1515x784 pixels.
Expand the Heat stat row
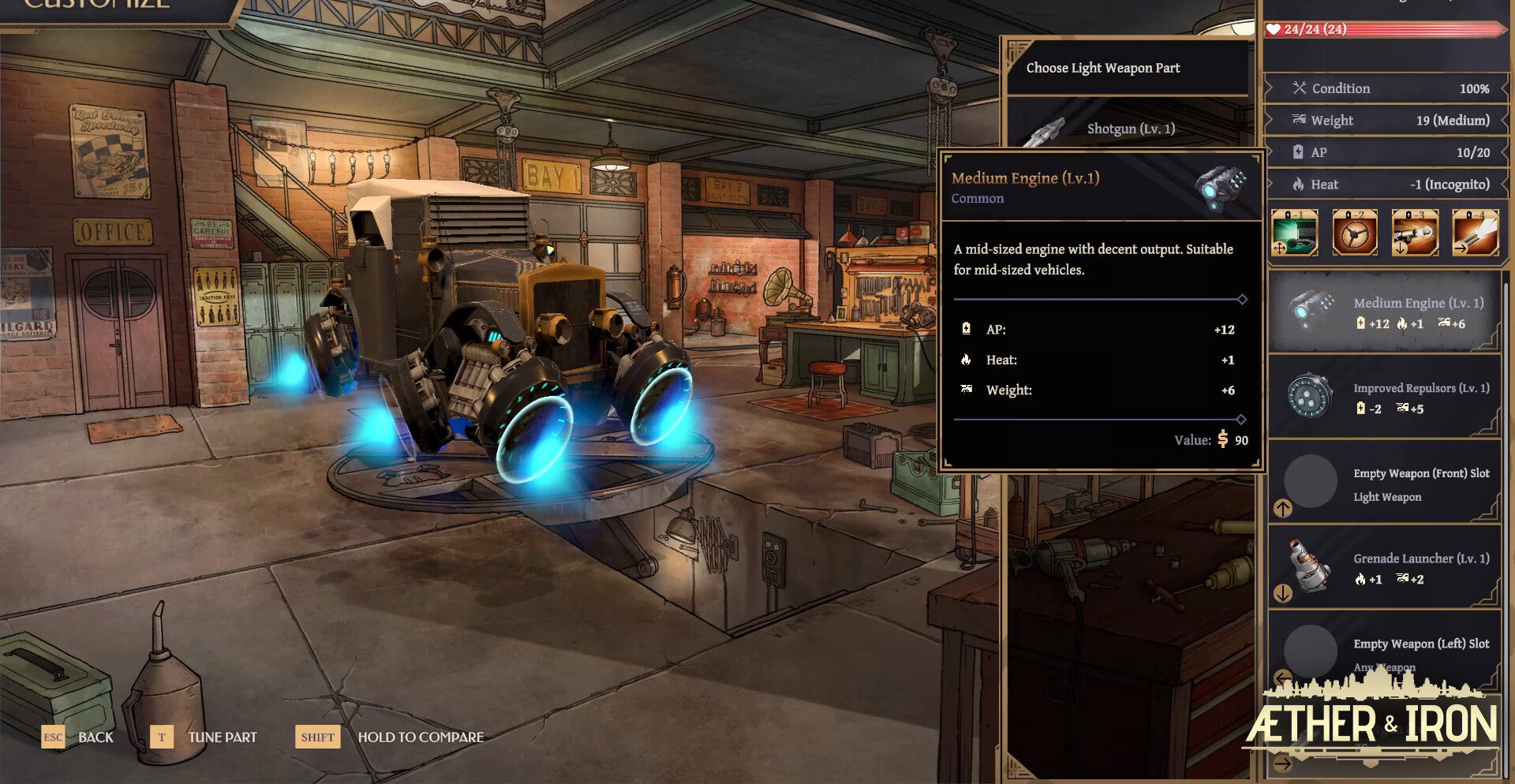(1386, 184)
